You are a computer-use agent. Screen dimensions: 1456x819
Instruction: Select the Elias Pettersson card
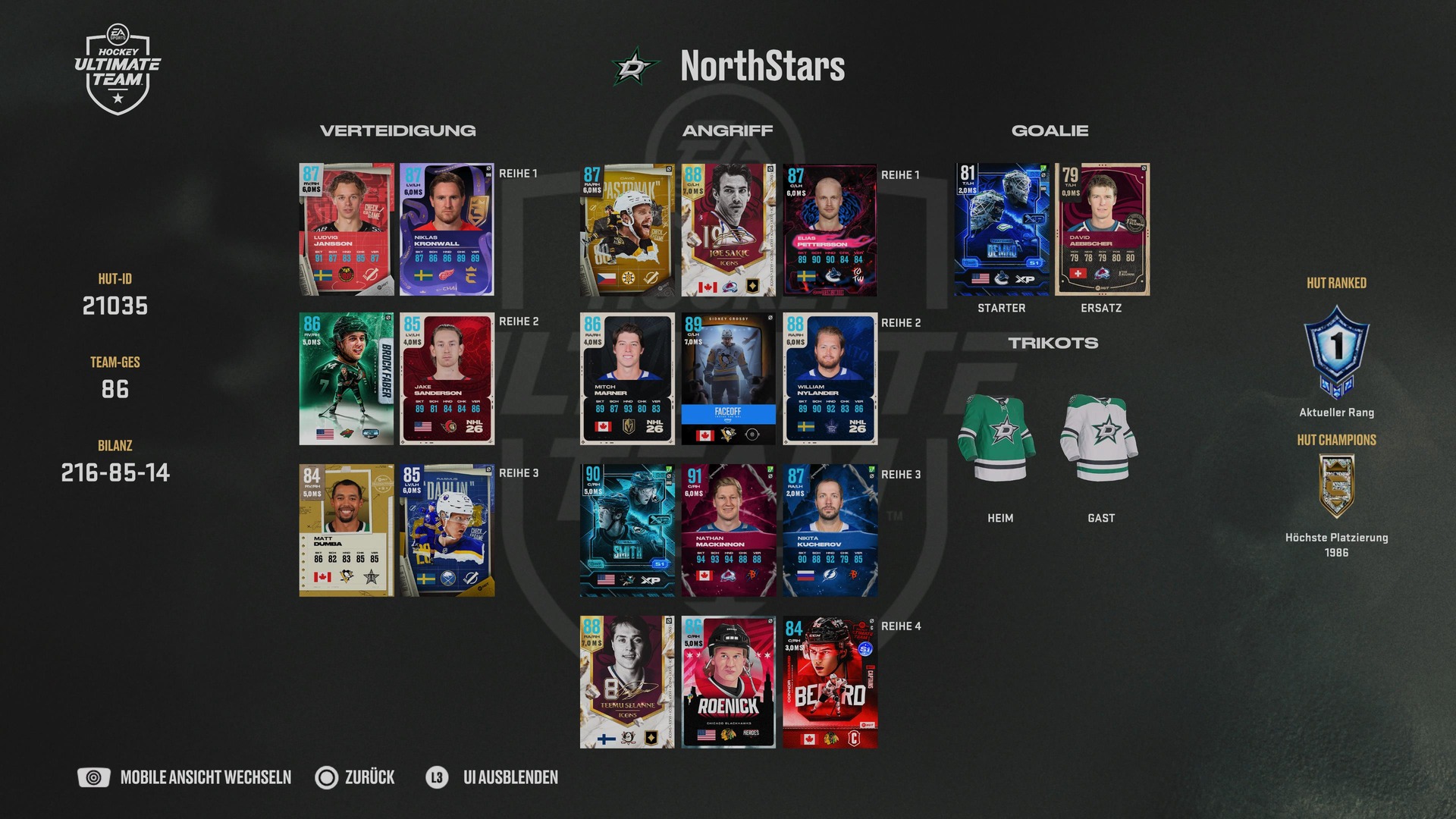tap(830, 230)
